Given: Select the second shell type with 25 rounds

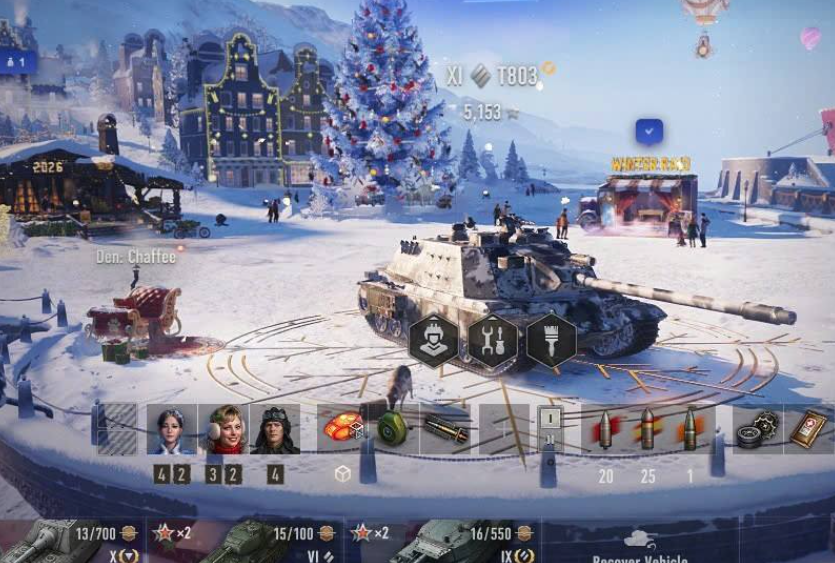Looking at the screenshot, I should [648, 429].
